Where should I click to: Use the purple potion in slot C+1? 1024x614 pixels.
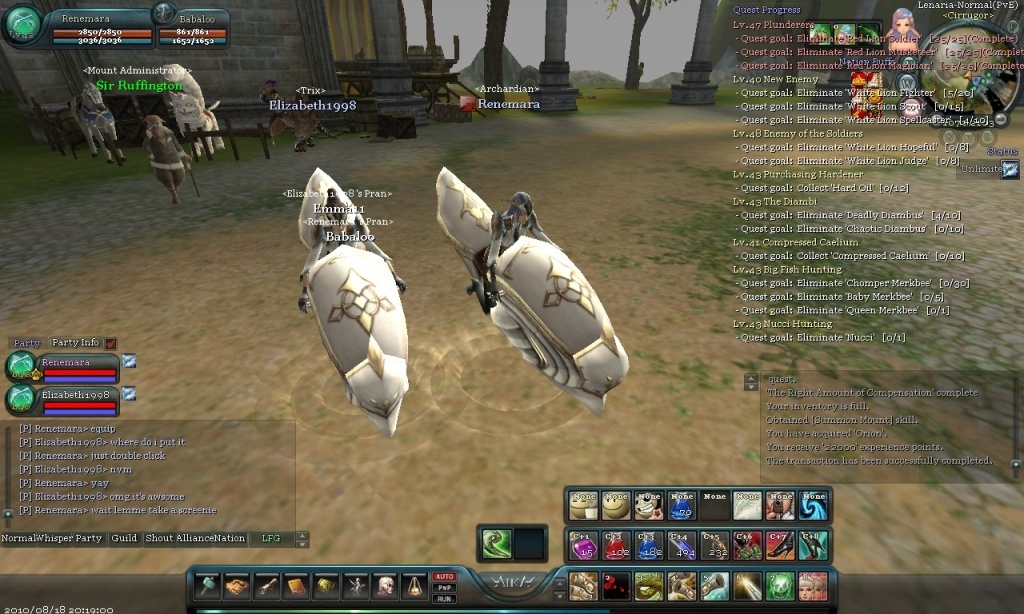pyautogui.click(x=582, y=546)
